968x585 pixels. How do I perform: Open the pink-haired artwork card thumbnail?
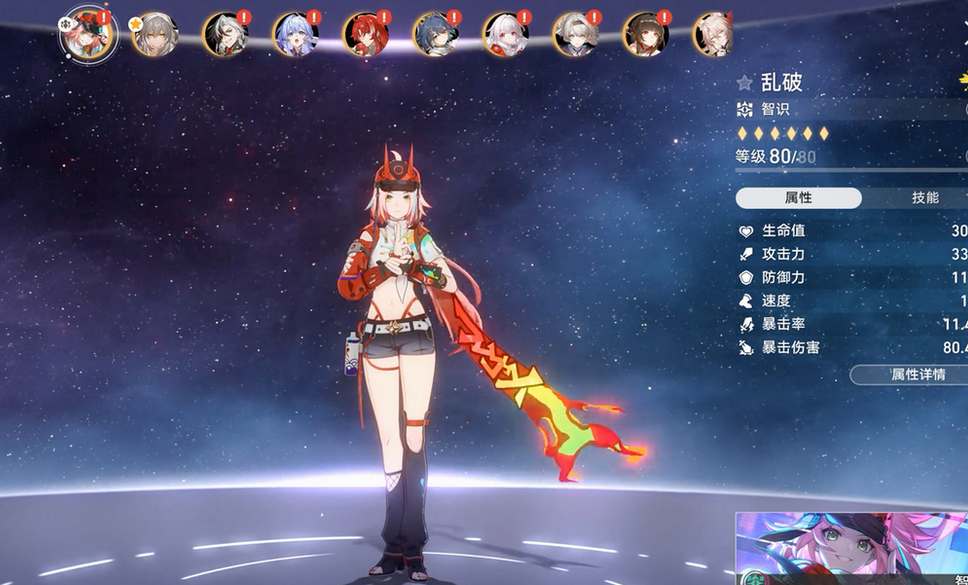(851, 548)
